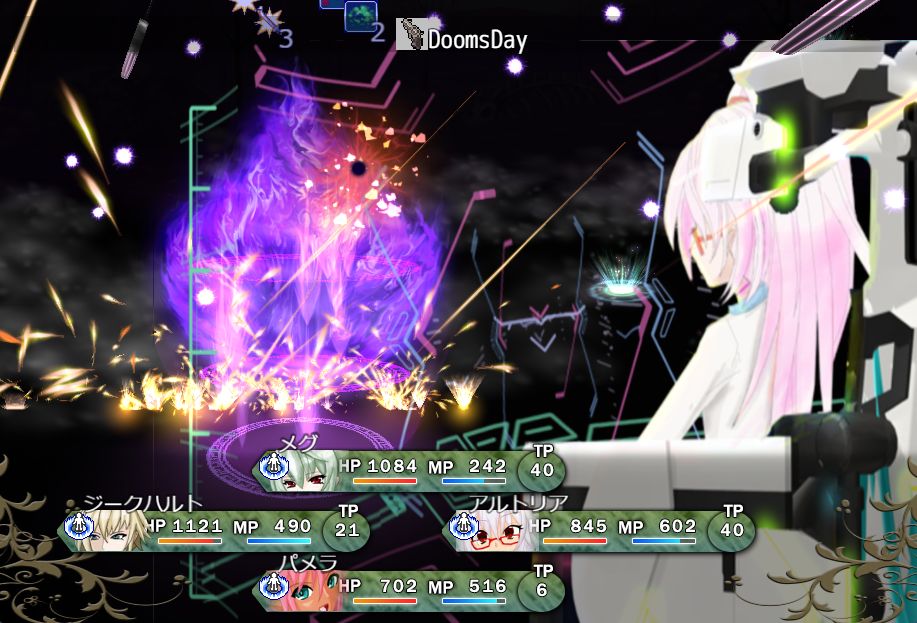Click the blue state icon beside ジークハルト

pyautogui.click(x=78, y=524)
